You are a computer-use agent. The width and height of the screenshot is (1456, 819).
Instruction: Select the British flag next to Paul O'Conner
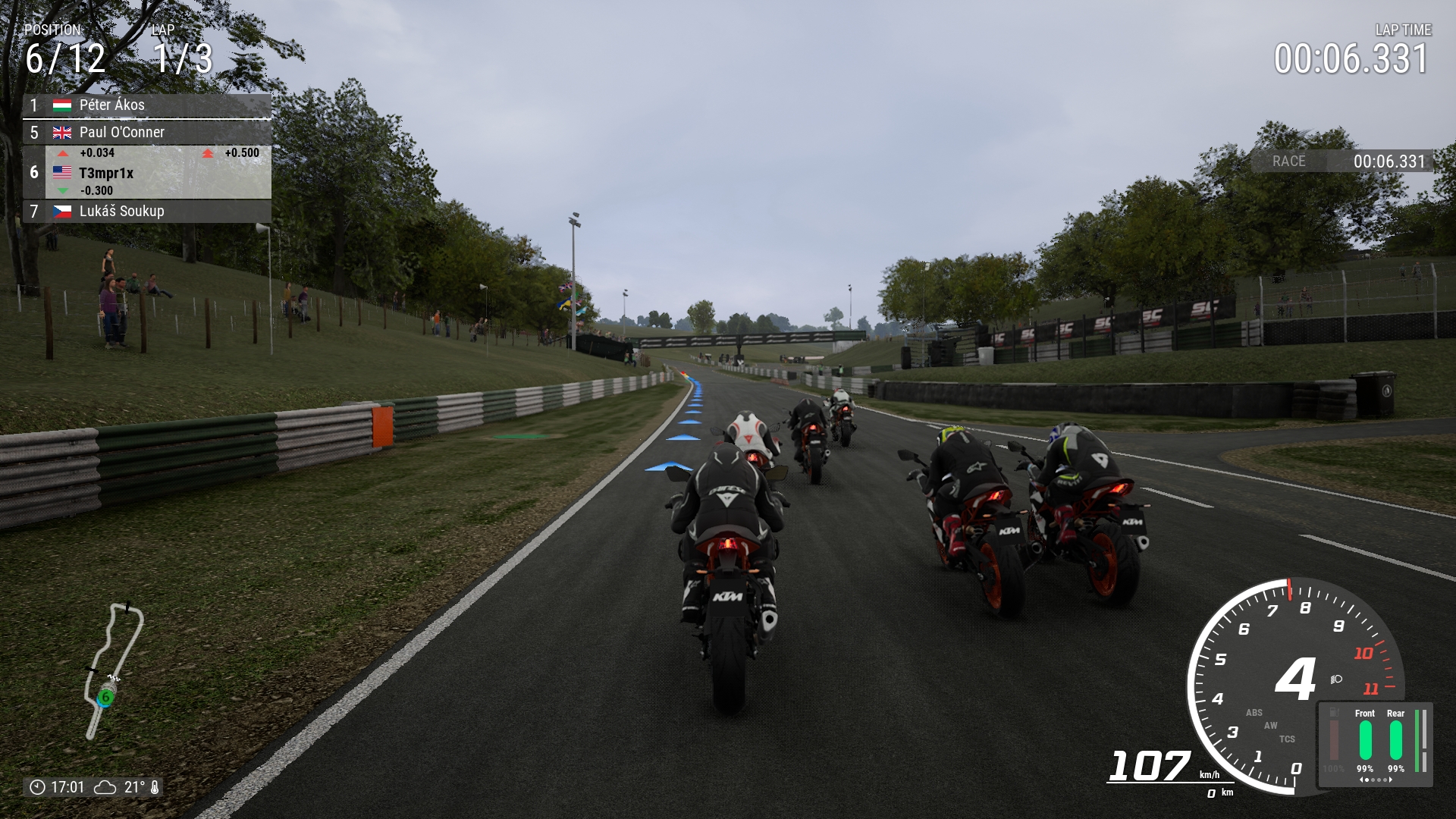point(62,132)
